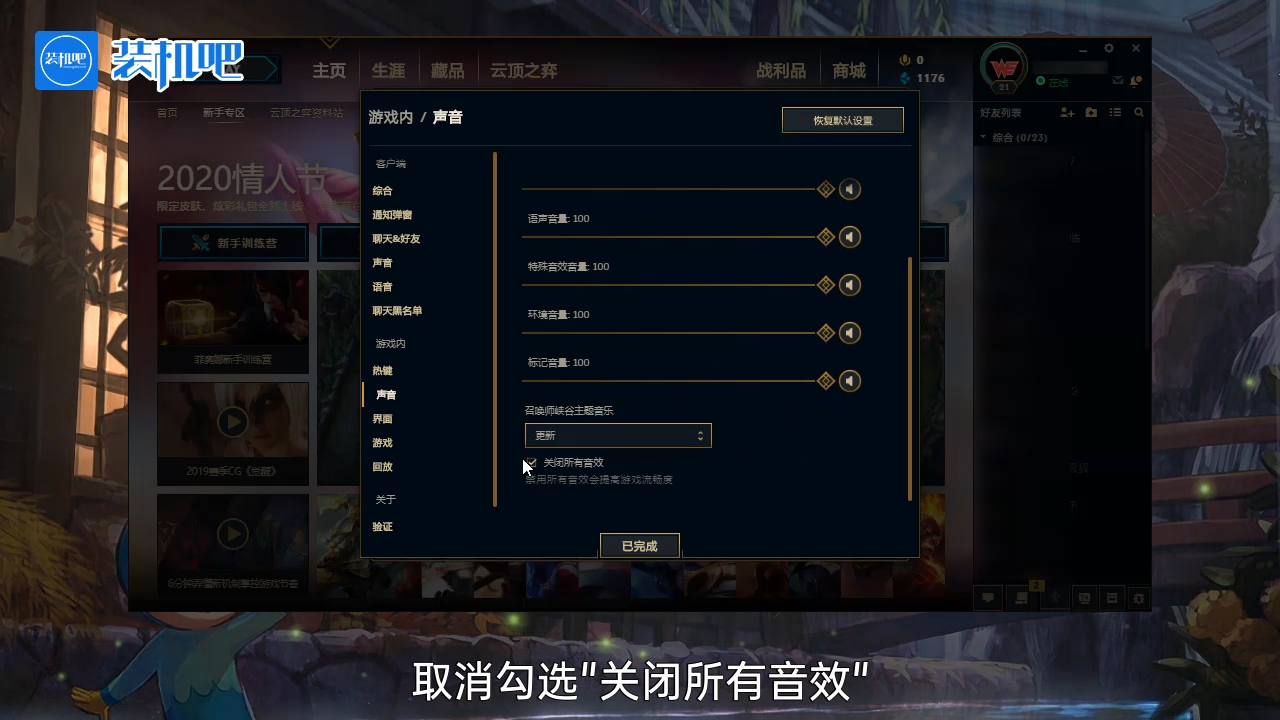Open the friend group folder icon
The height and width of the screenshot is (720, 1280).
tap(1092, 112)
